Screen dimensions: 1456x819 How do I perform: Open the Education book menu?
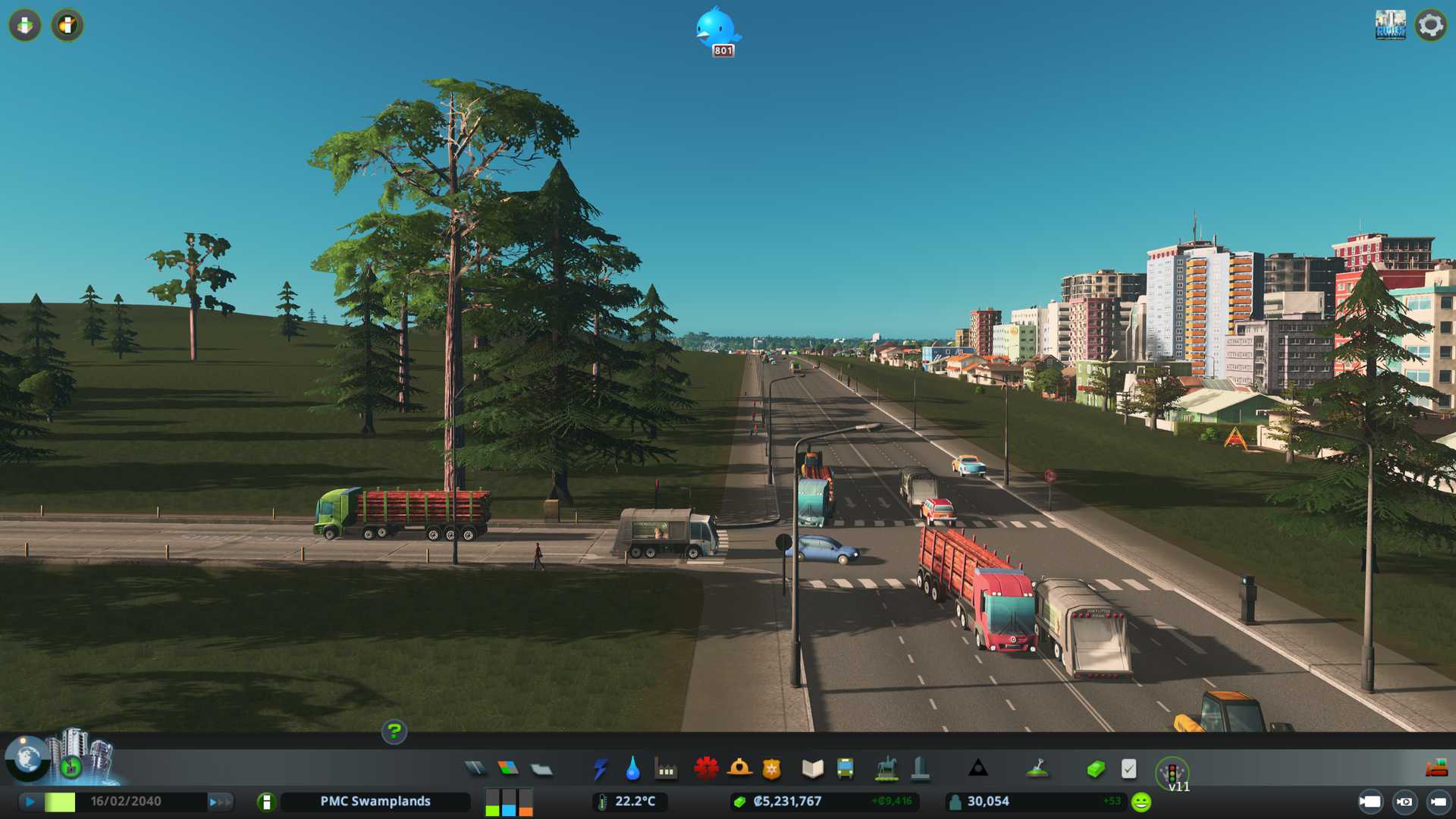[812, 769]
